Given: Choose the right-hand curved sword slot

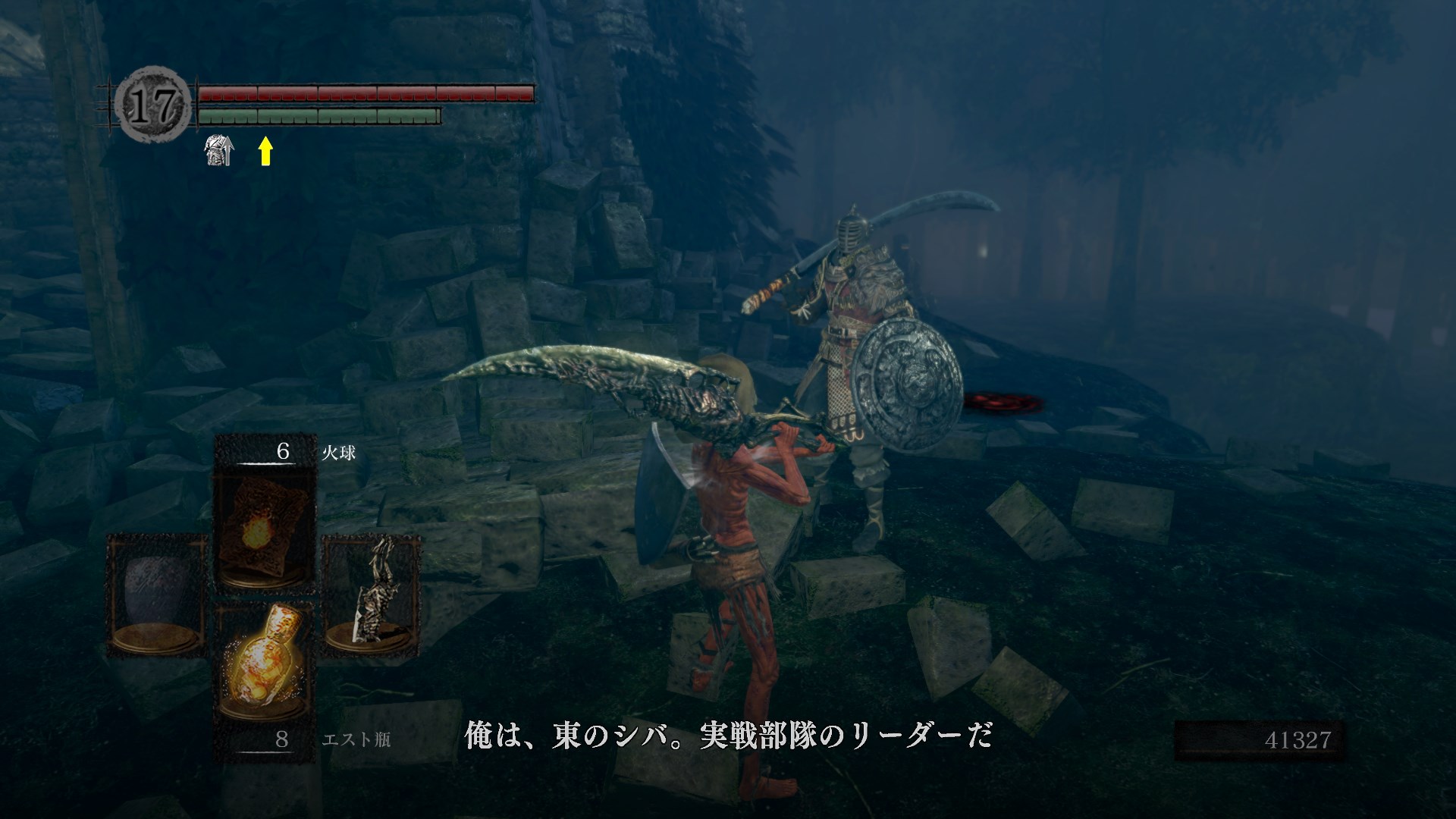Looking at the screenshot, I should (372, 595).
